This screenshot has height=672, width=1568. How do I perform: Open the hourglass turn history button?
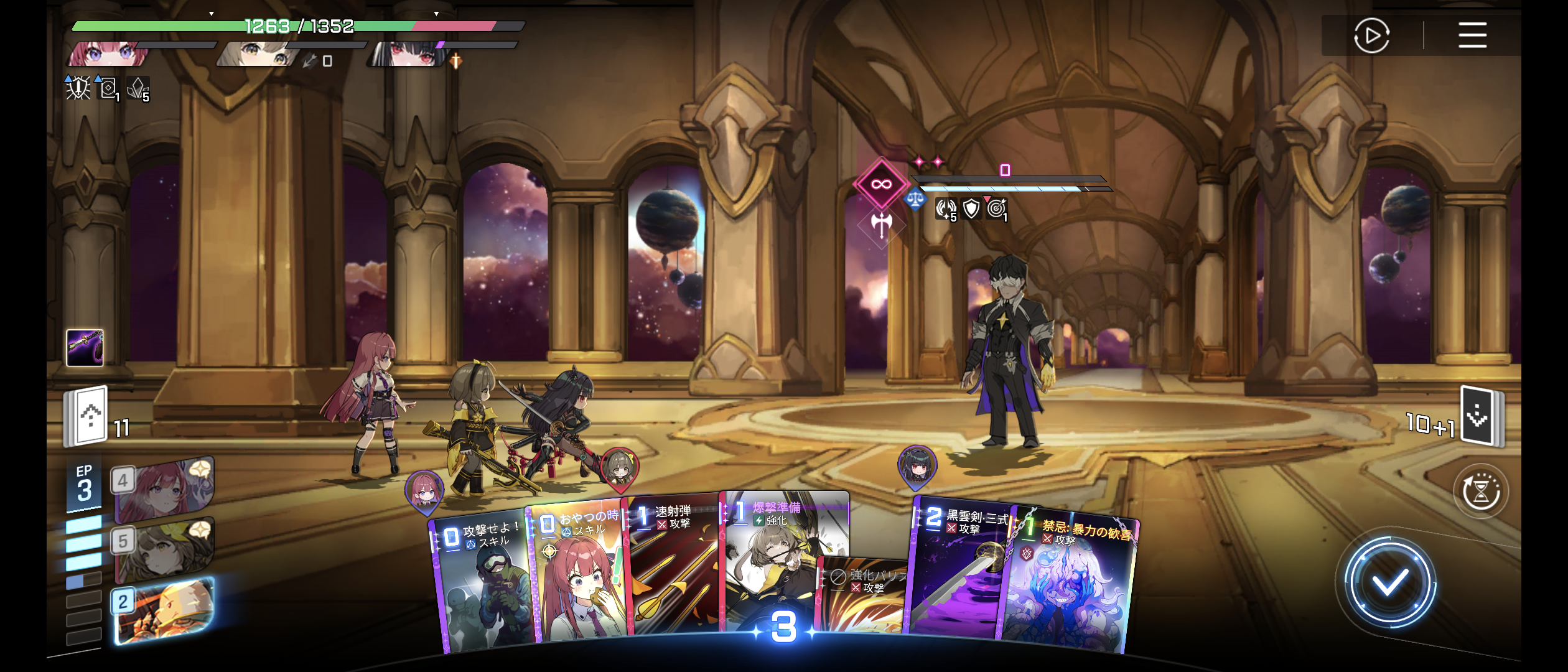[x=1481, y=492]
